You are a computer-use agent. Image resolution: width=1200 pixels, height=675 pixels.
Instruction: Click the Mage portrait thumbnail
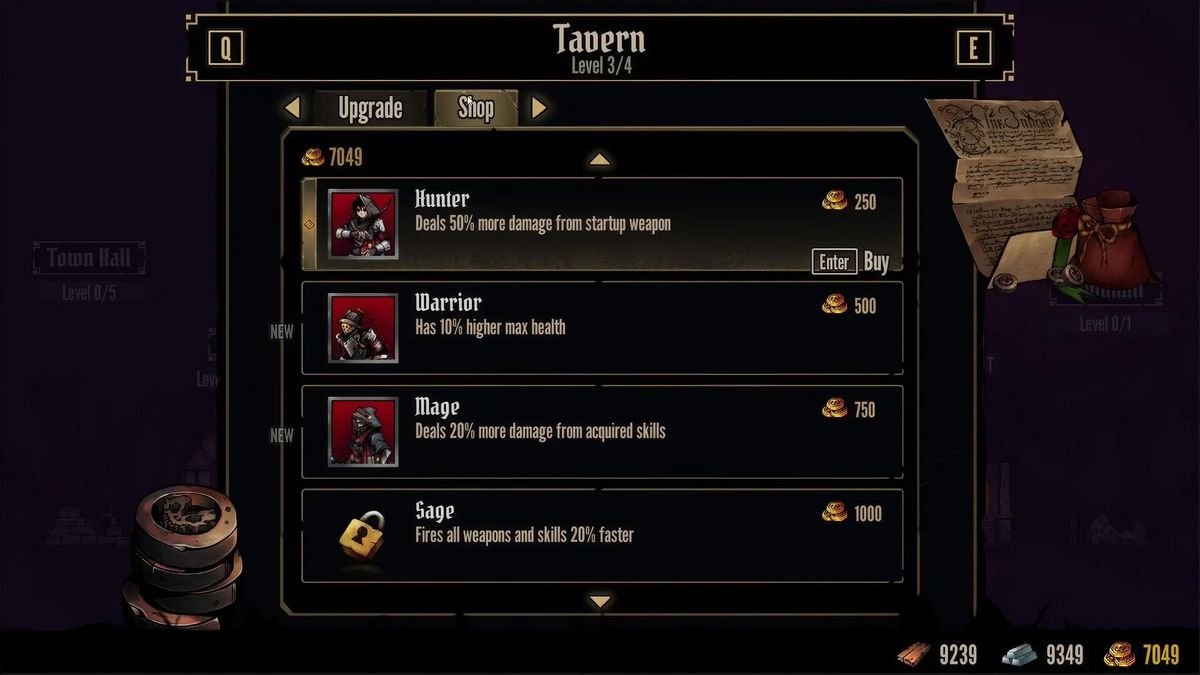[363, 432]
